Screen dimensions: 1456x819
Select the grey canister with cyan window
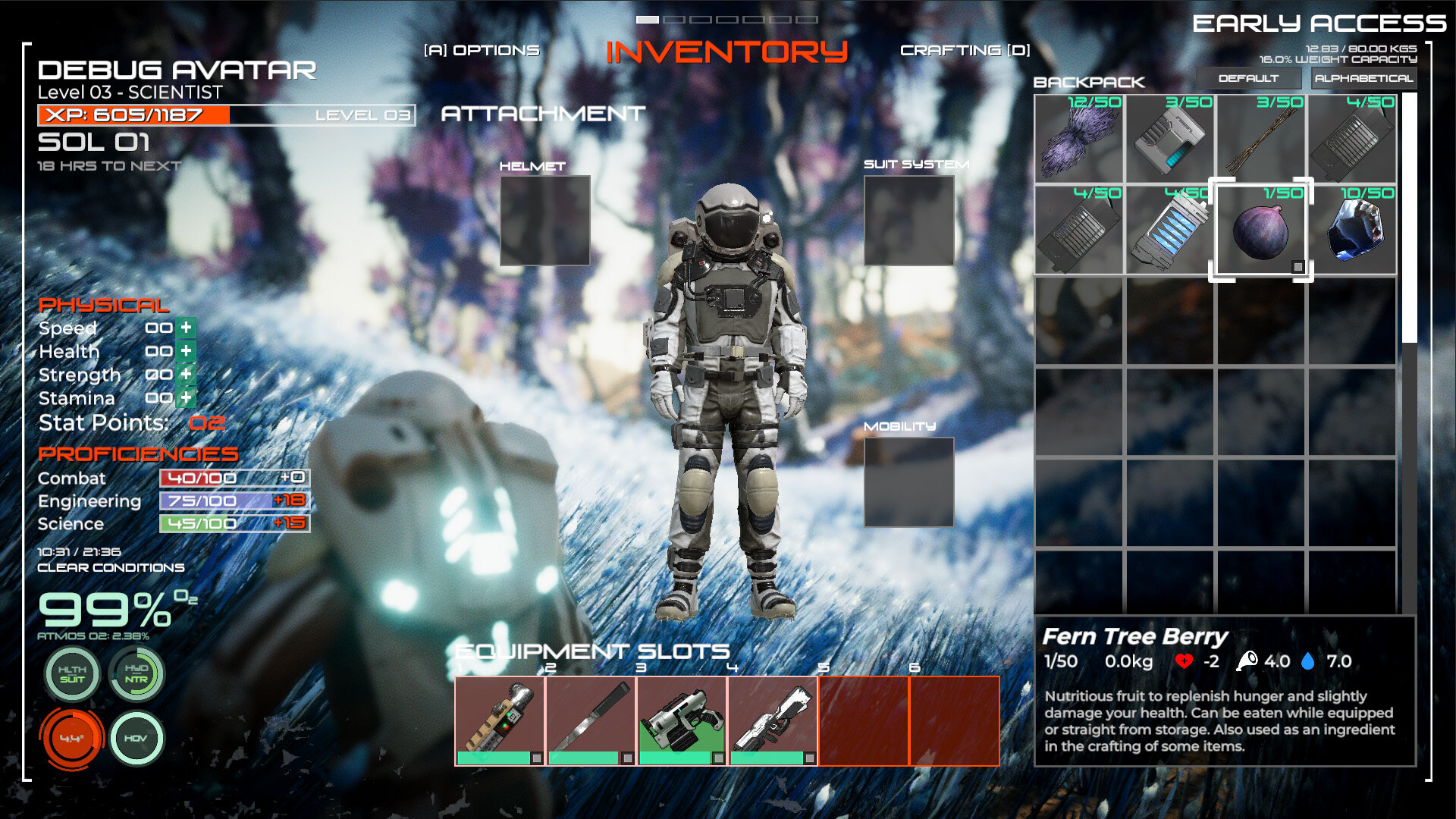coord(1170,139)
